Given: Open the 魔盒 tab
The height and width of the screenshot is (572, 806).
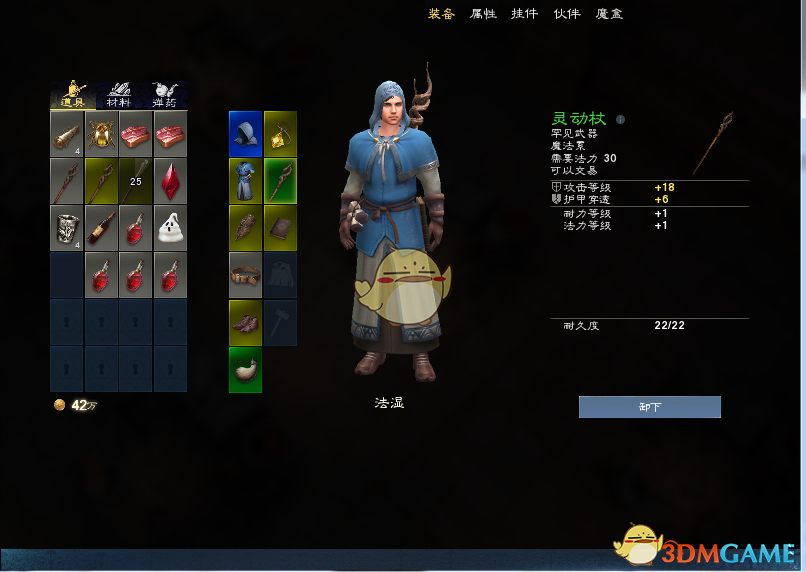Looking at the screenshot, I should coord(609,14).
